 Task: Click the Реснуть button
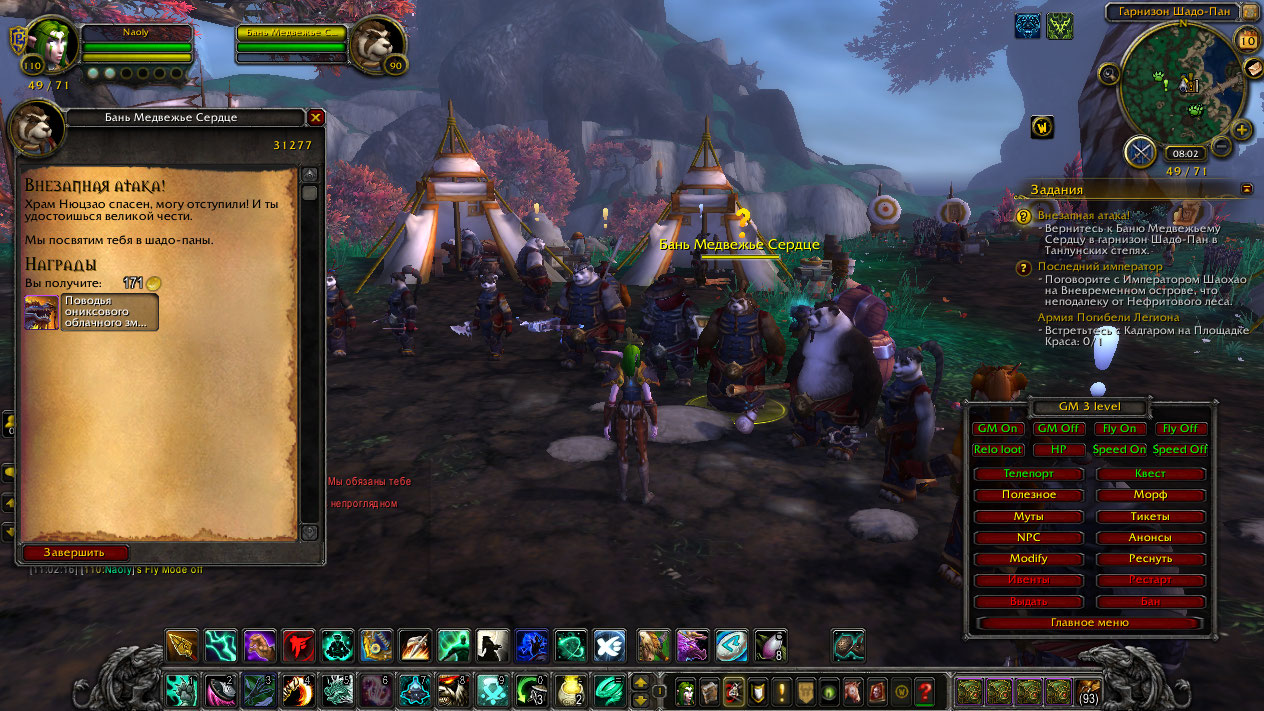[x=1150, y=558]
